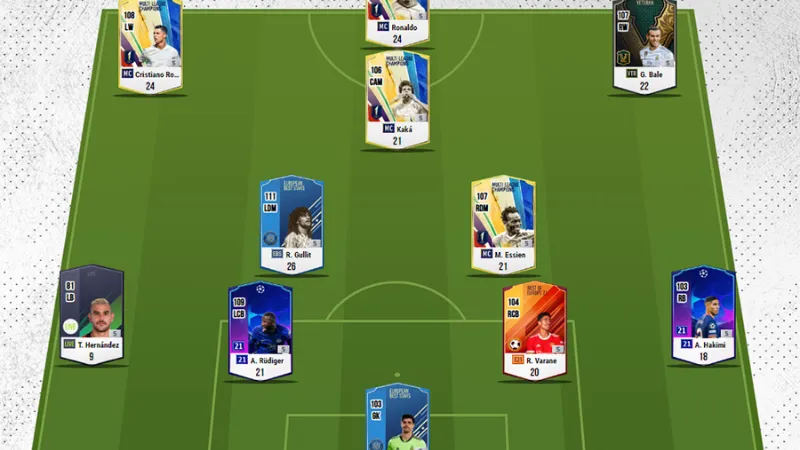
Task: Select the A. Rüdiger LCB card
Action: pos(259,327)
